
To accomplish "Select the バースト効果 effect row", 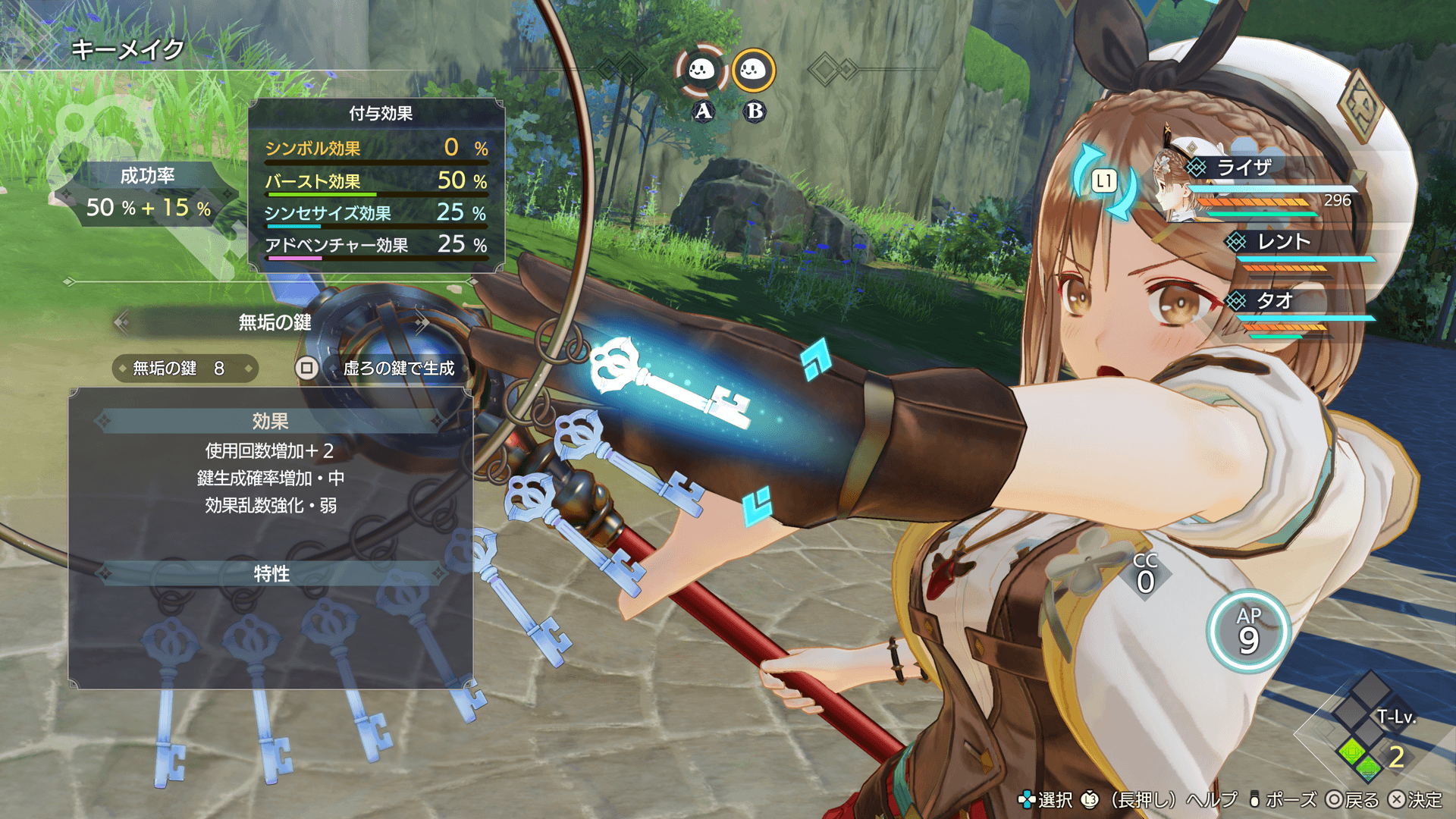I will pos(376,182).
